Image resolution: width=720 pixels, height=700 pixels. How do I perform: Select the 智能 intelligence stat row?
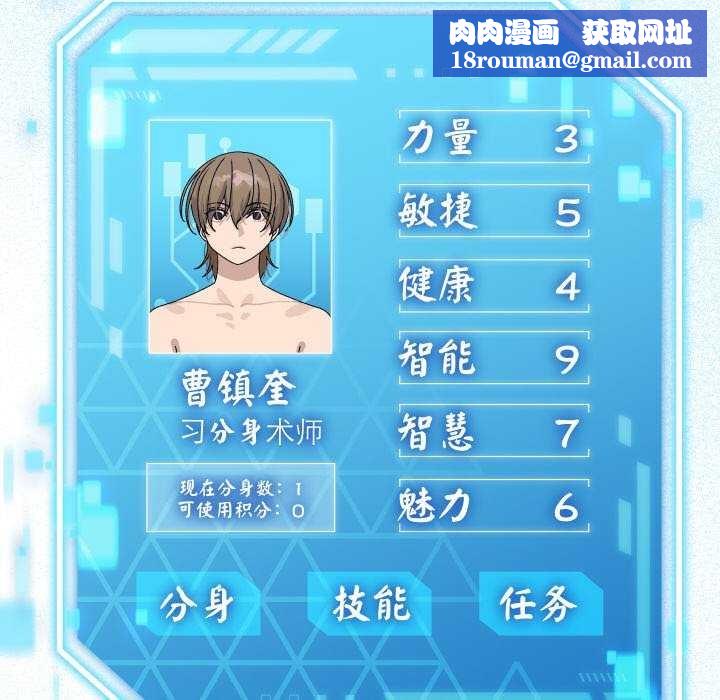(493, 358)
